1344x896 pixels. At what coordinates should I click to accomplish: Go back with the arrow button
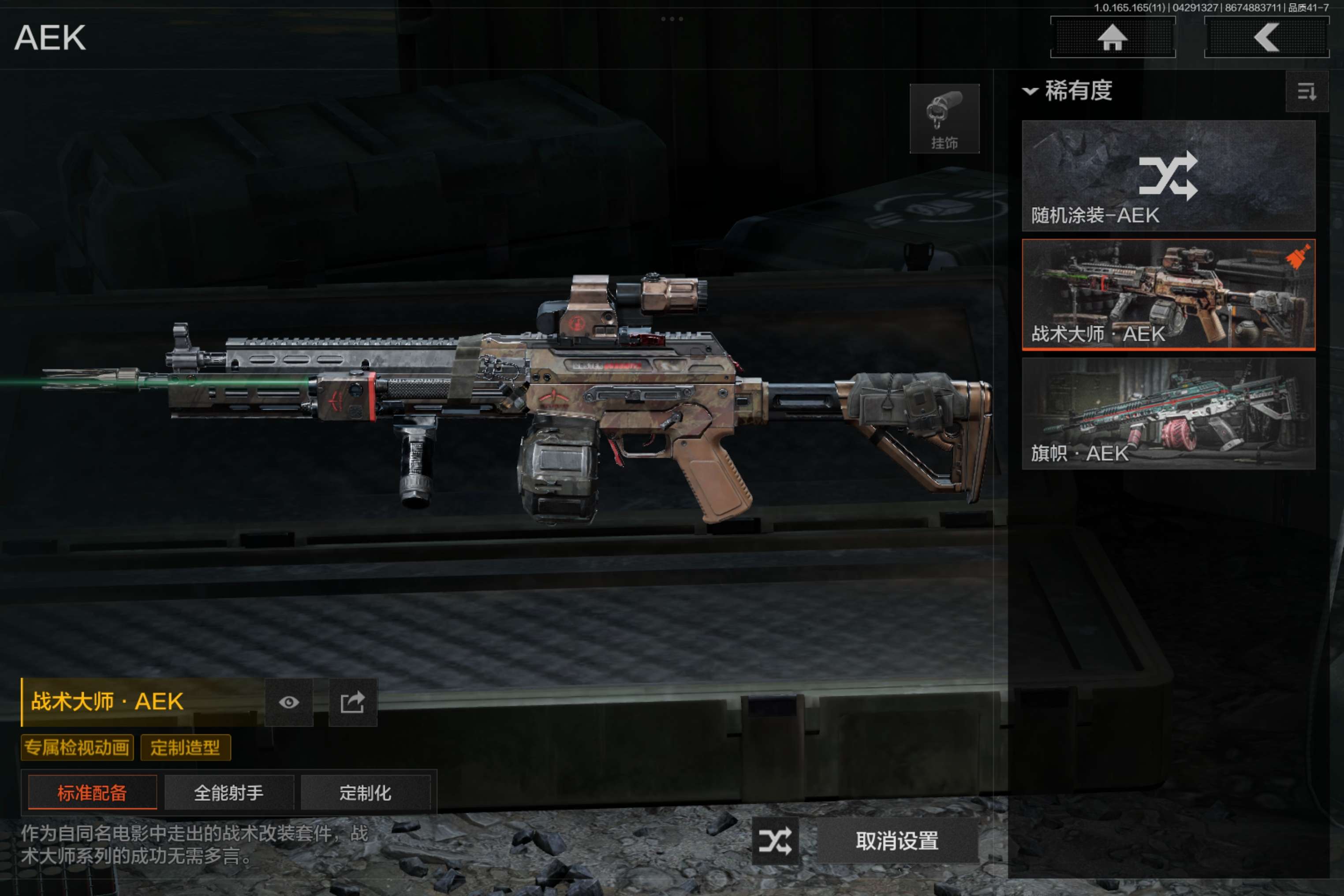(x=1266, y=38)
